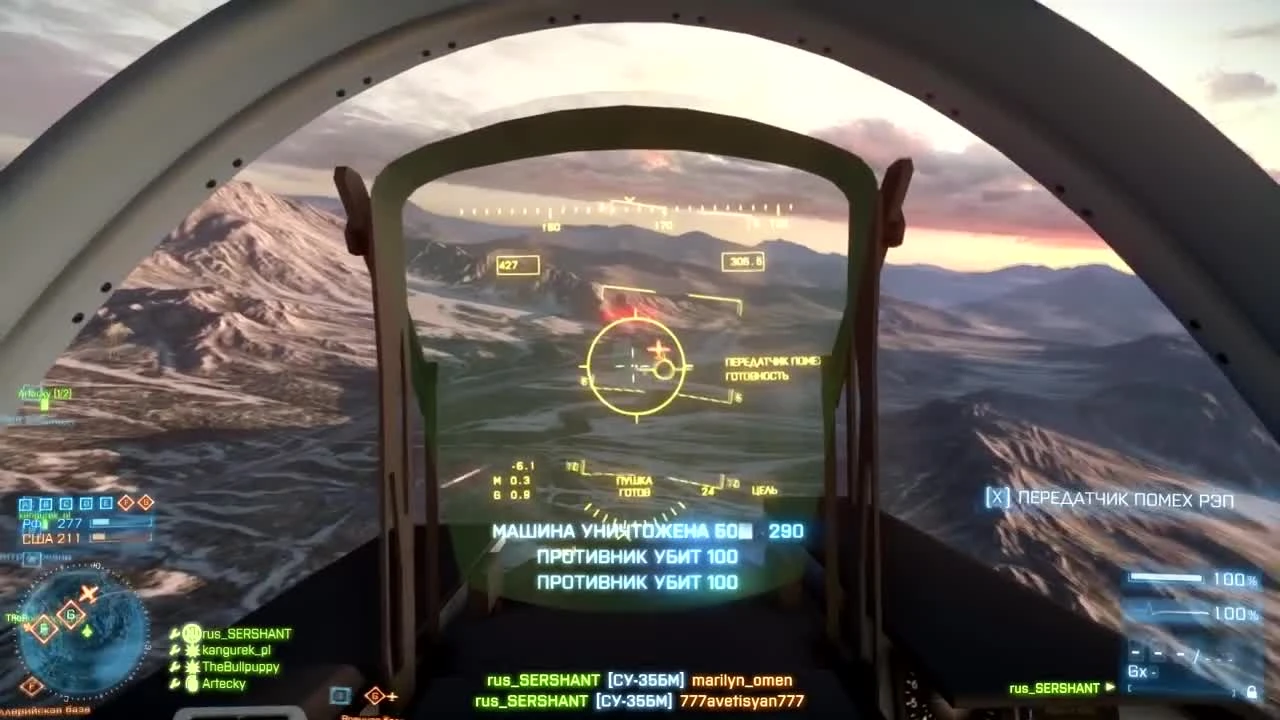Click the F flag diamond below the minimap
1280x720 pixels.
click(x=33, y=685)
